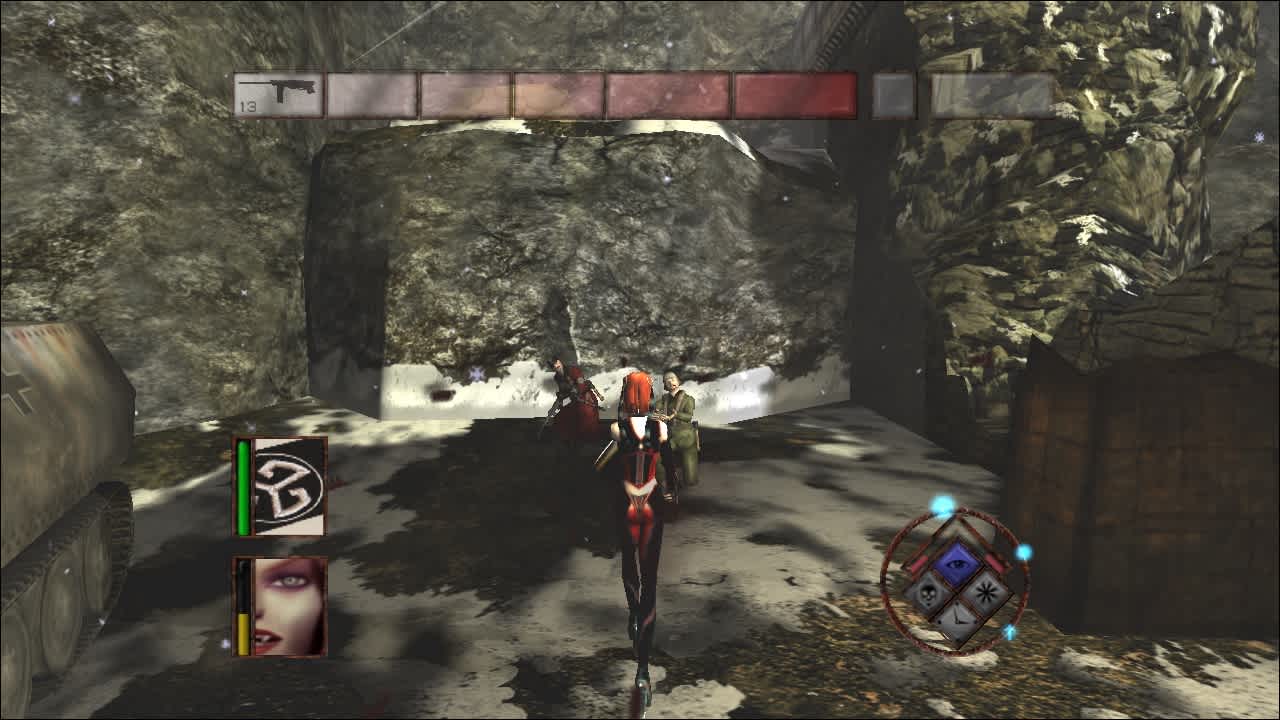Click the starburst vision mode icon

987,591
